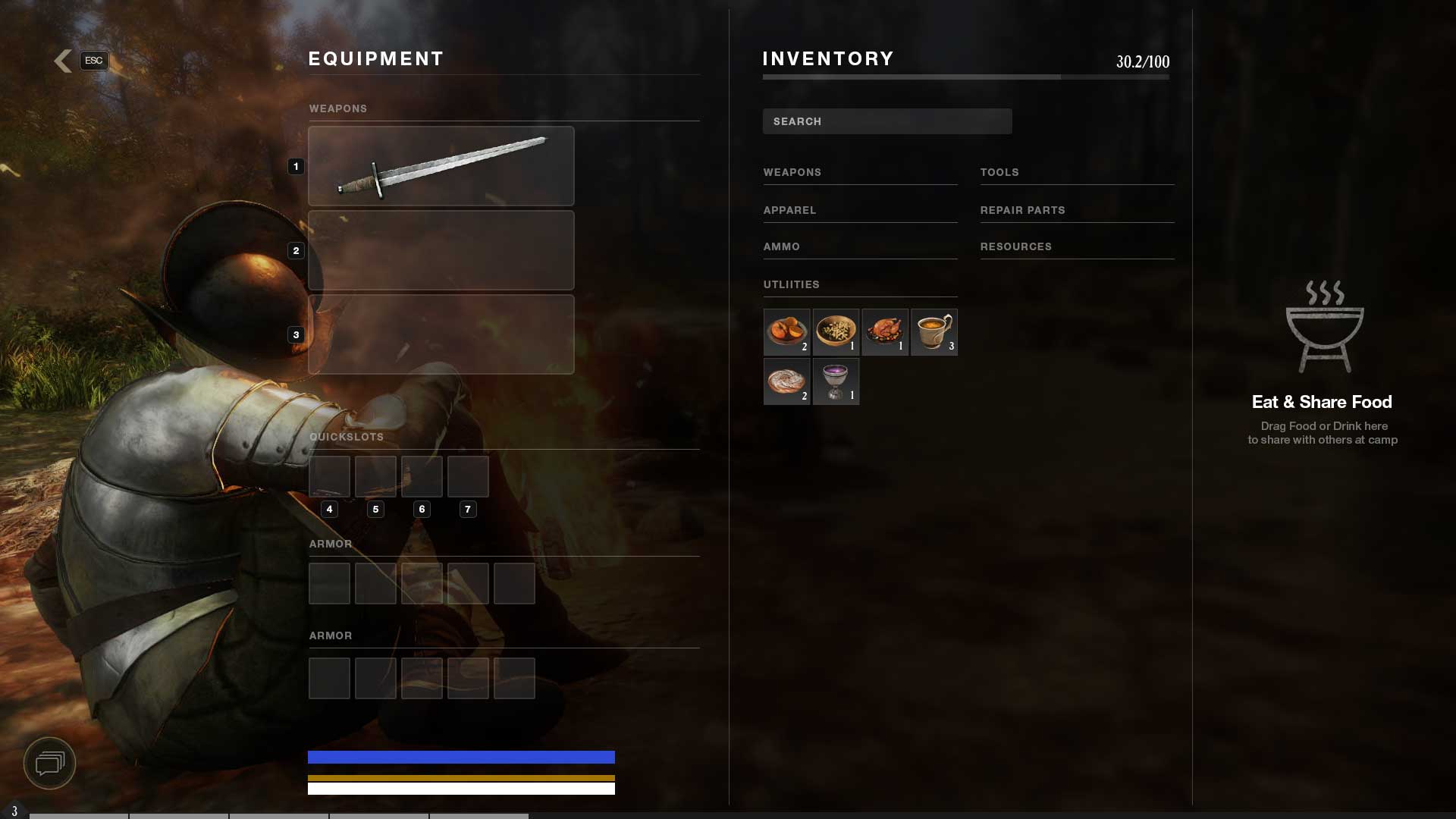Select the goblet of purple drink
Viewport: 1456px width, 819px height.
pos(836,381)
